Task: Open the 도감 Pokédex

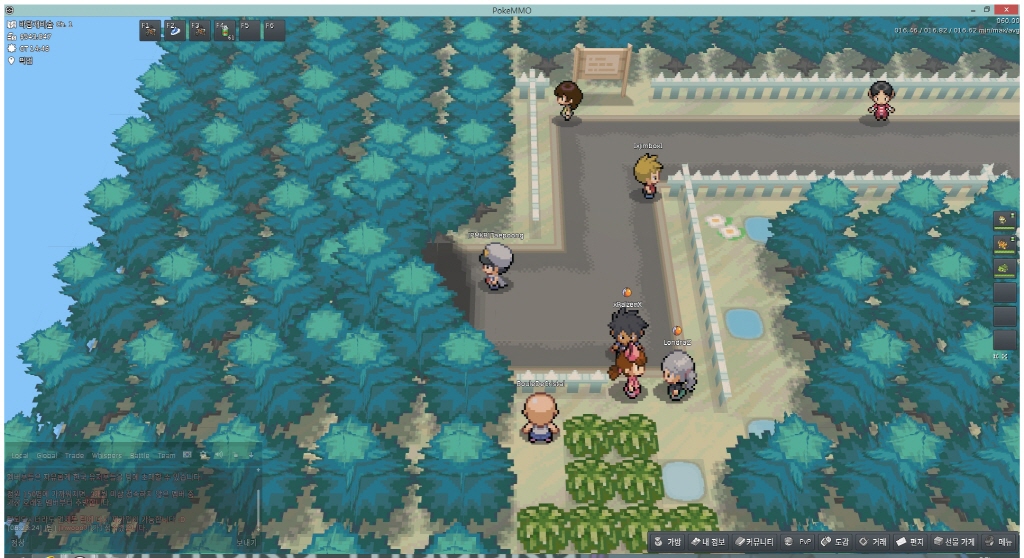Action: pyautogui.click(x=836, y=542)
